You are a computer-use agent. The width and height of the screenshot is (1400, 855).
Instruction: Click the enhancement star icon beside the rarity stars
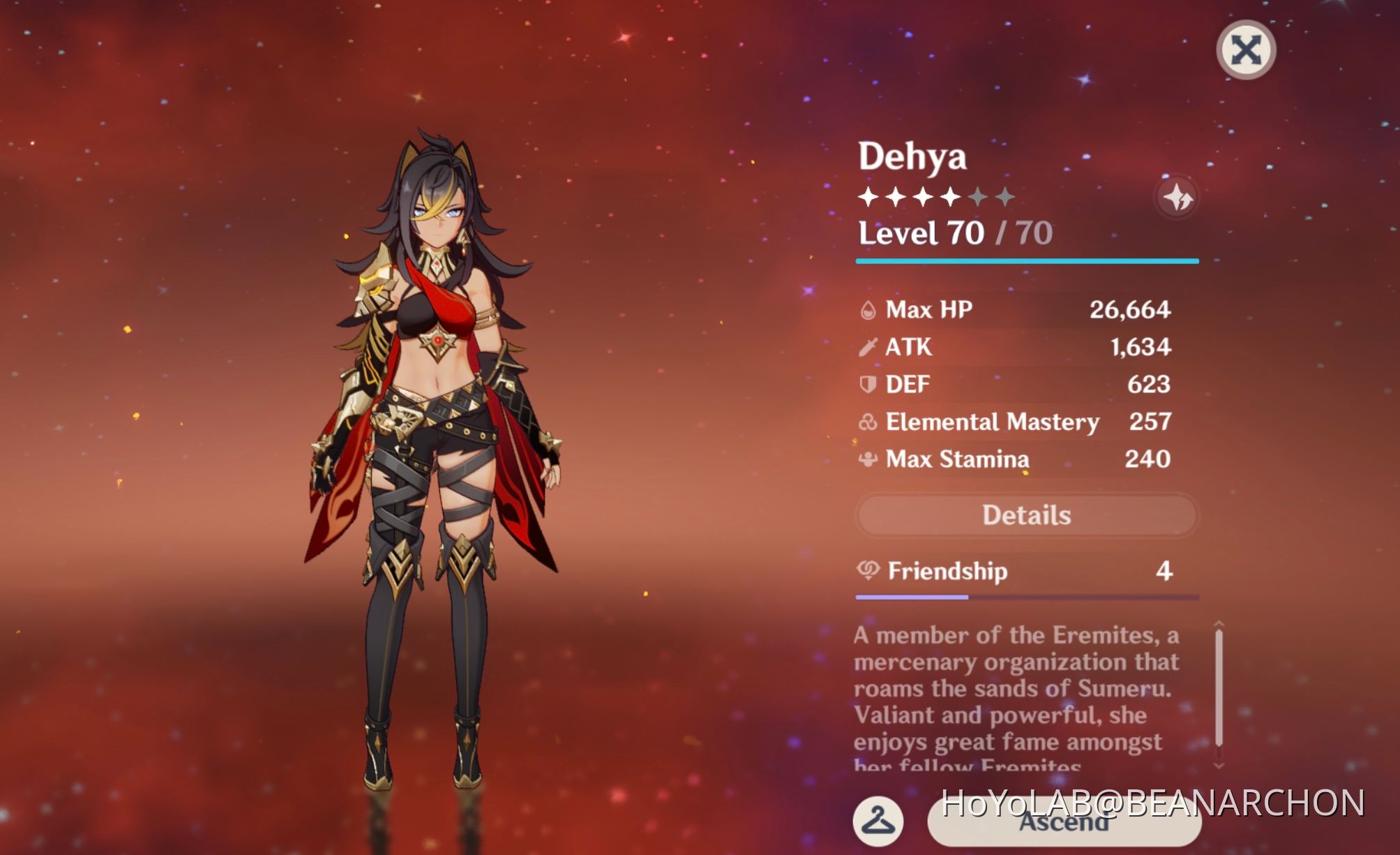(x=1177, y=197)
